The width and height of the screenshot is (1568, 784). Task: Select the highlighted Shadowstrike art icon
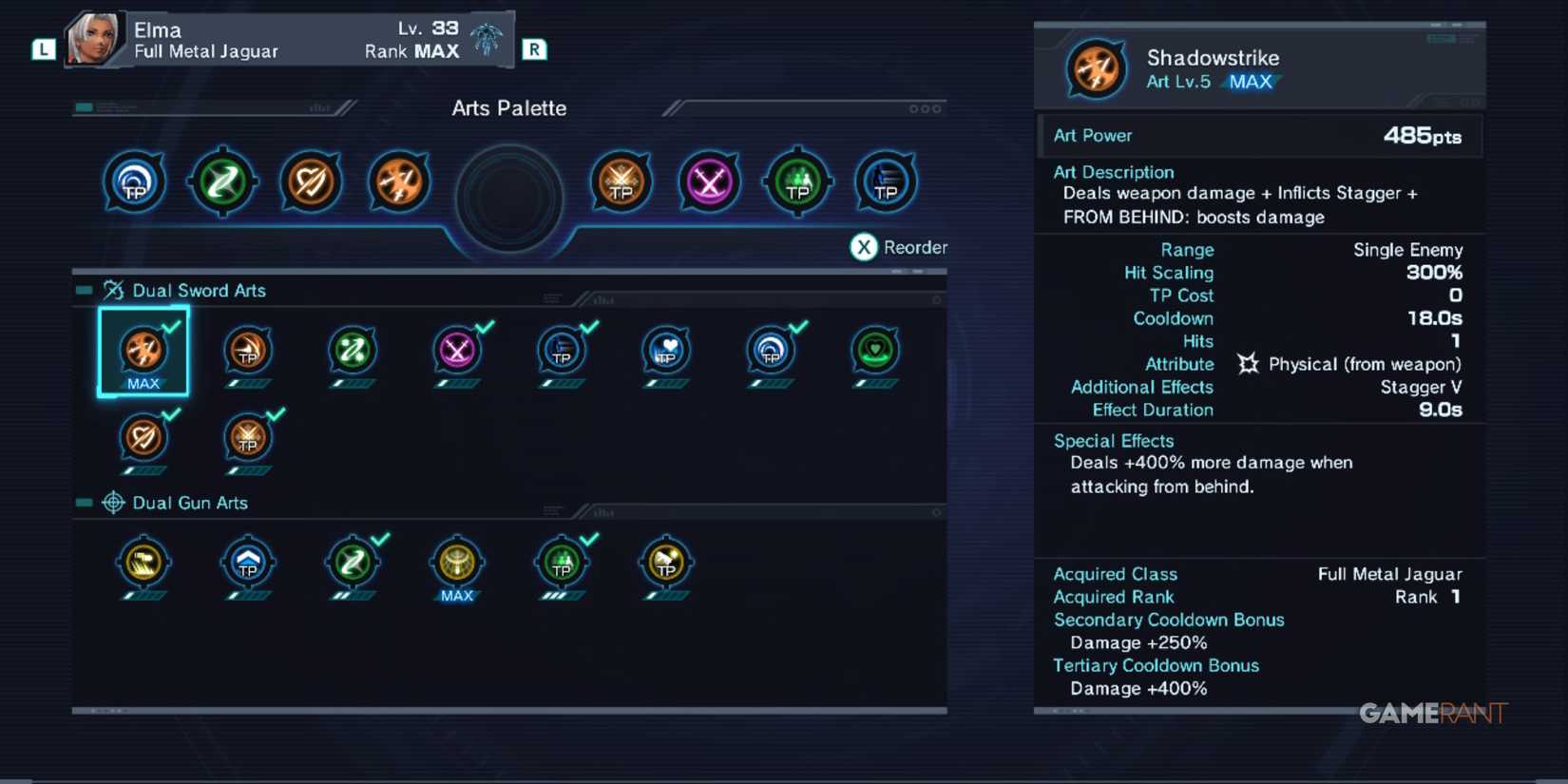coord(144,352)
